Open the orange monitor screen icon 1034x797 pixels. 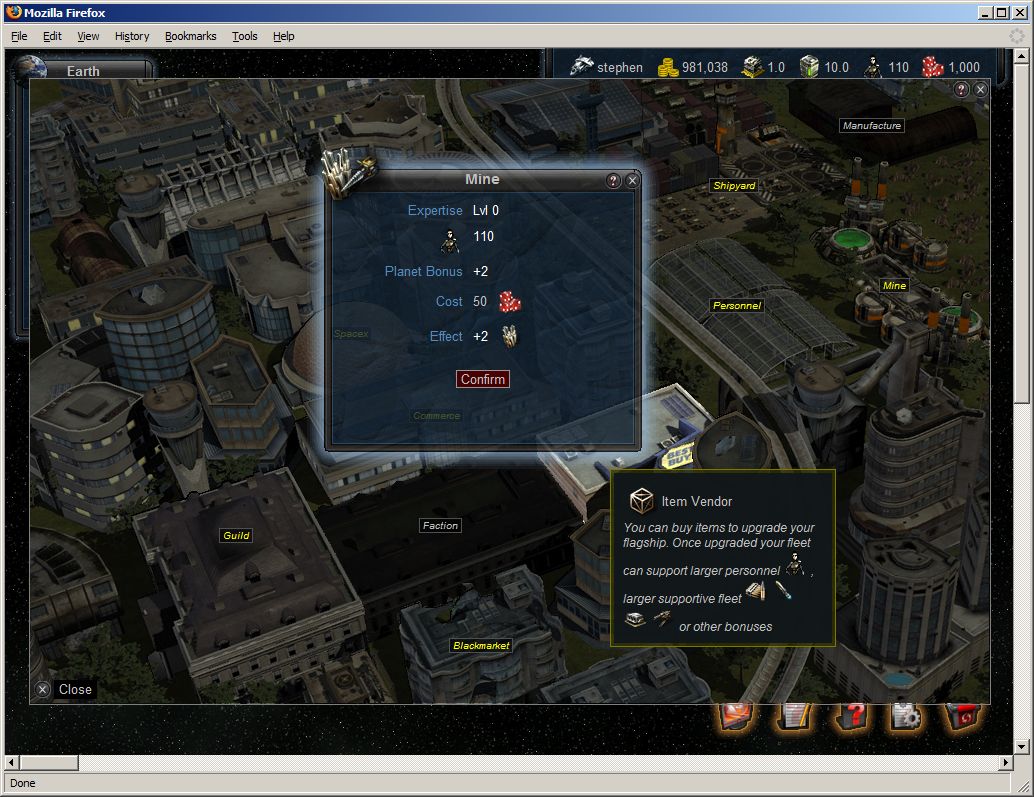tap(736, 716)
